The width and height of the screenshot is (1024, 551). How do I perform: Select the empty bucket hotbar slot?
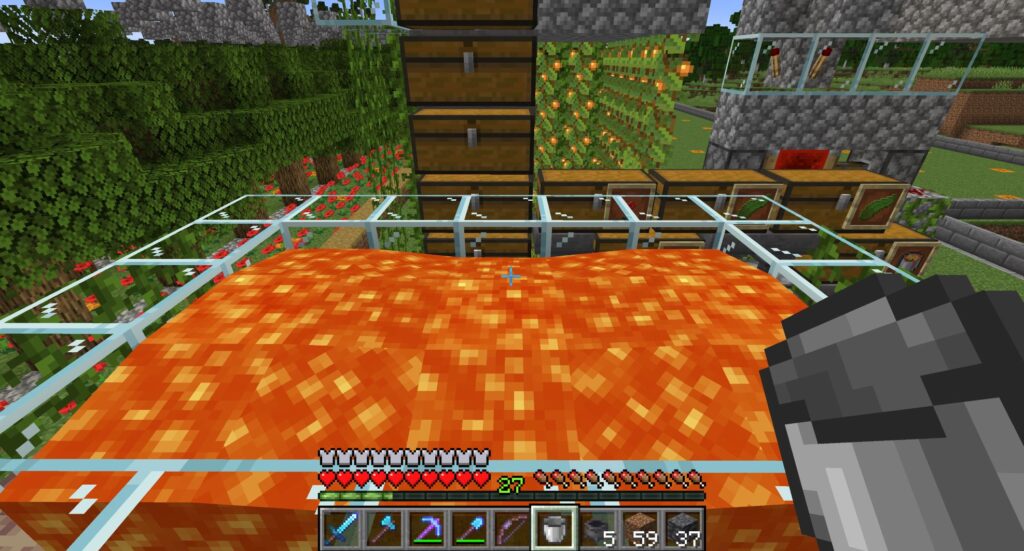(555, 527)
